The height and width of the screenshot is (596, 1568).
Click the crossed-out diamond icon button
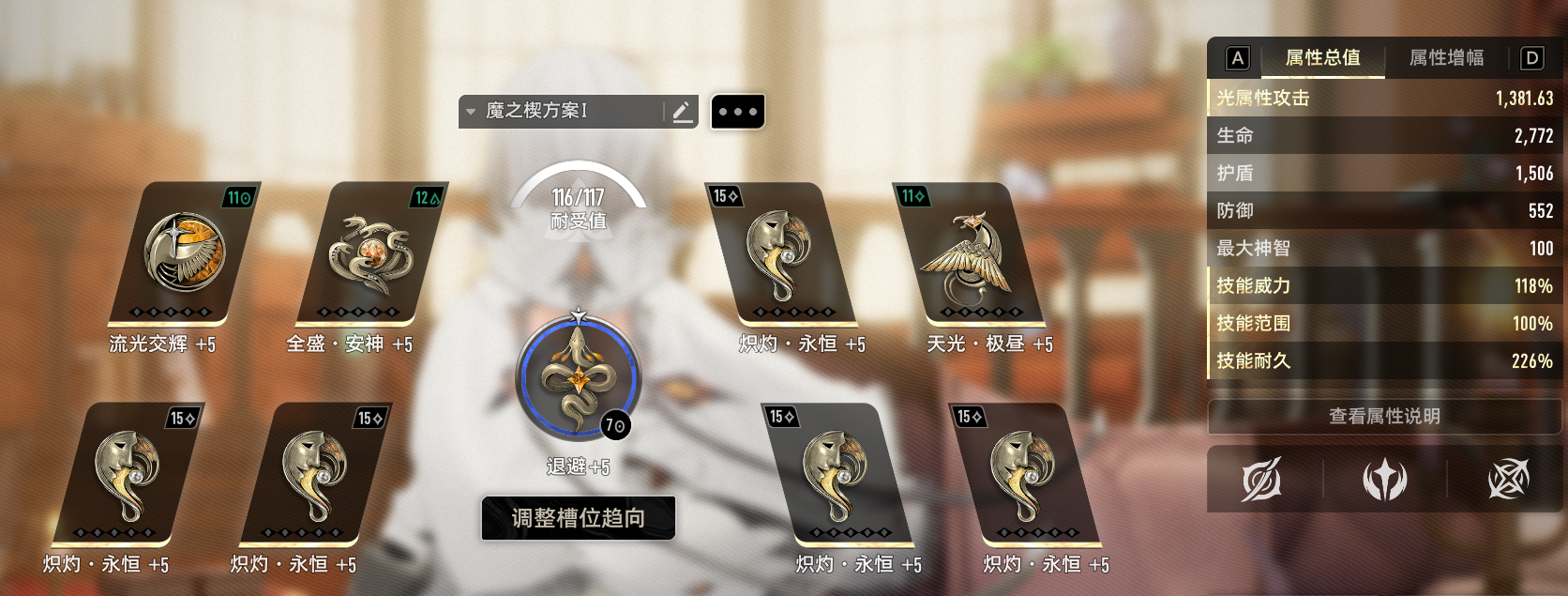pyautogui.click(x=1508, y=480)
